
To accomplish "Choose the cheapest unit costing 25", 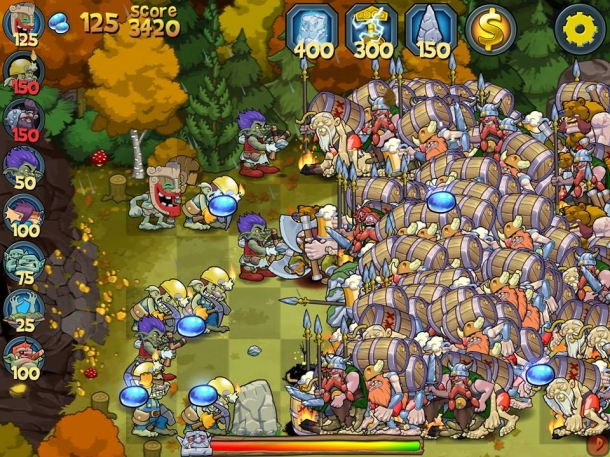I will (22, 306).
